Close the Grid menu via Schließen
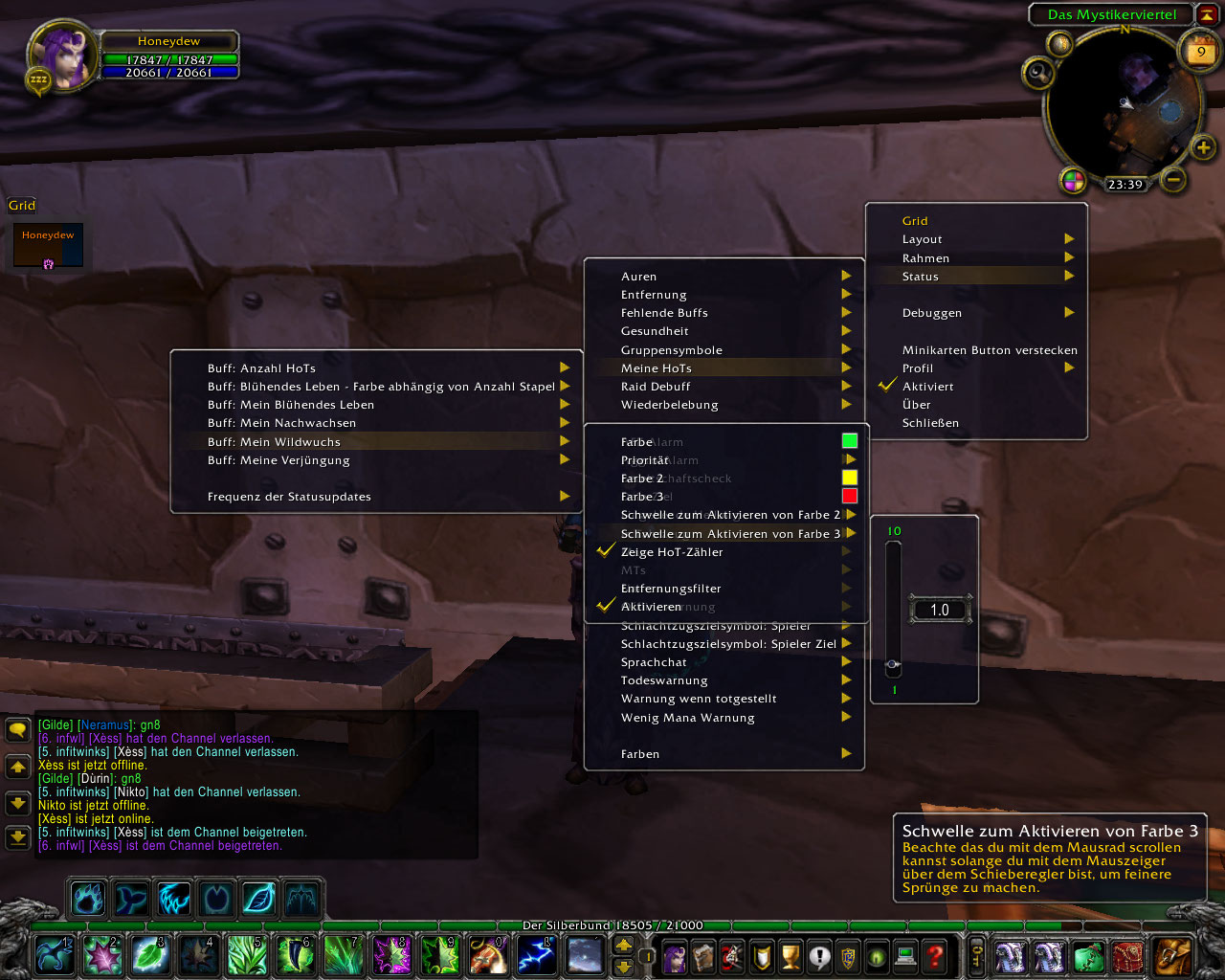The image size is (1225, 980). point(930,423)
